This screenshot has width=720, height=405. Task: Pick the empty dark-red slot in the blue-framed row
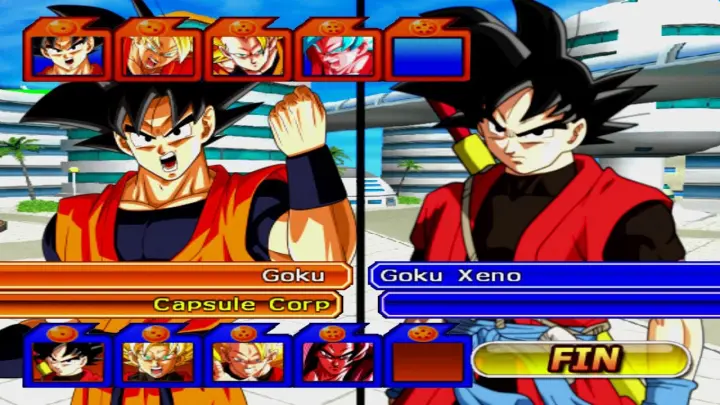pyautogui.click(x=426, y=360)
